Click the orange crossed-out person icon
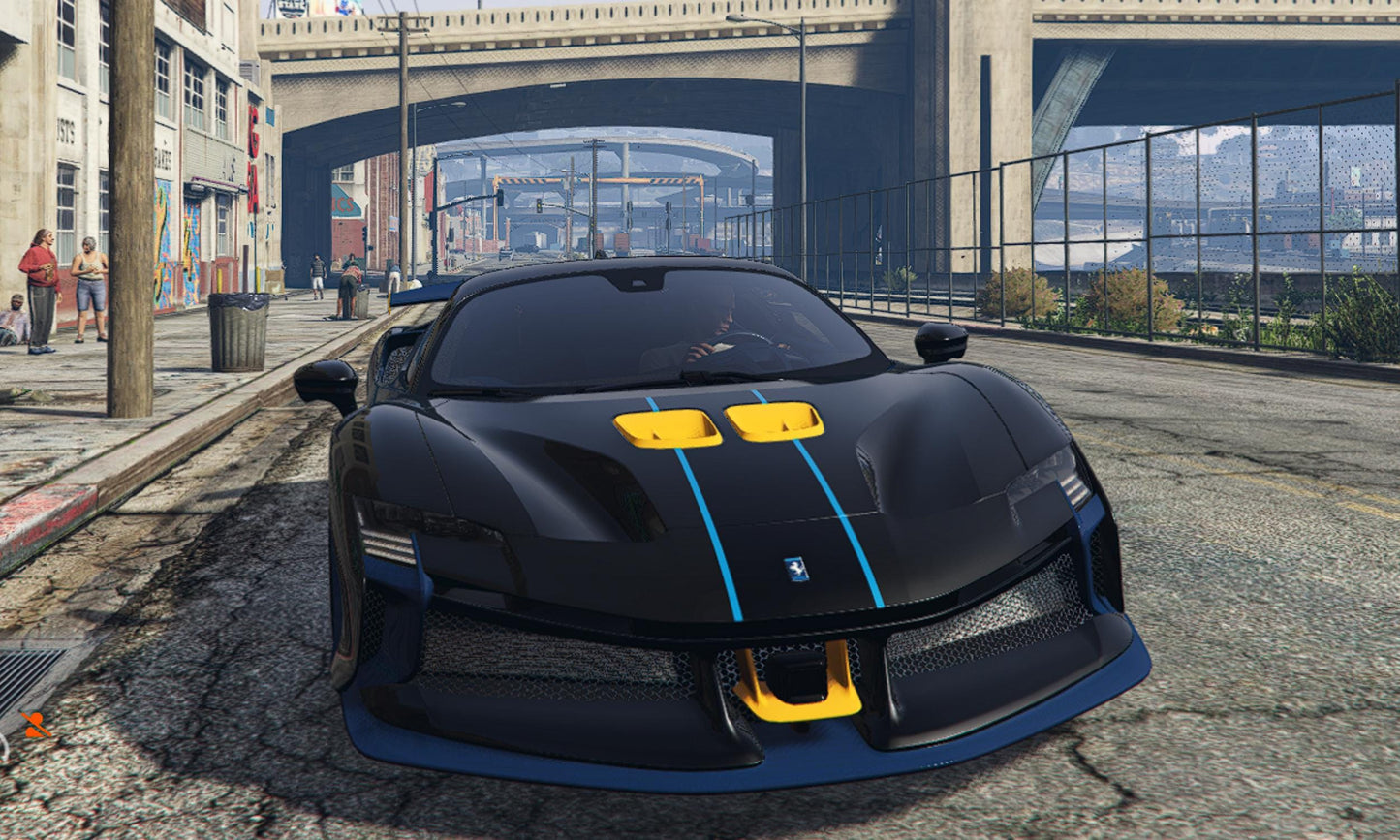Viewport: 1400px width, 840px height. pyautogui.click(x=36, y=725)
